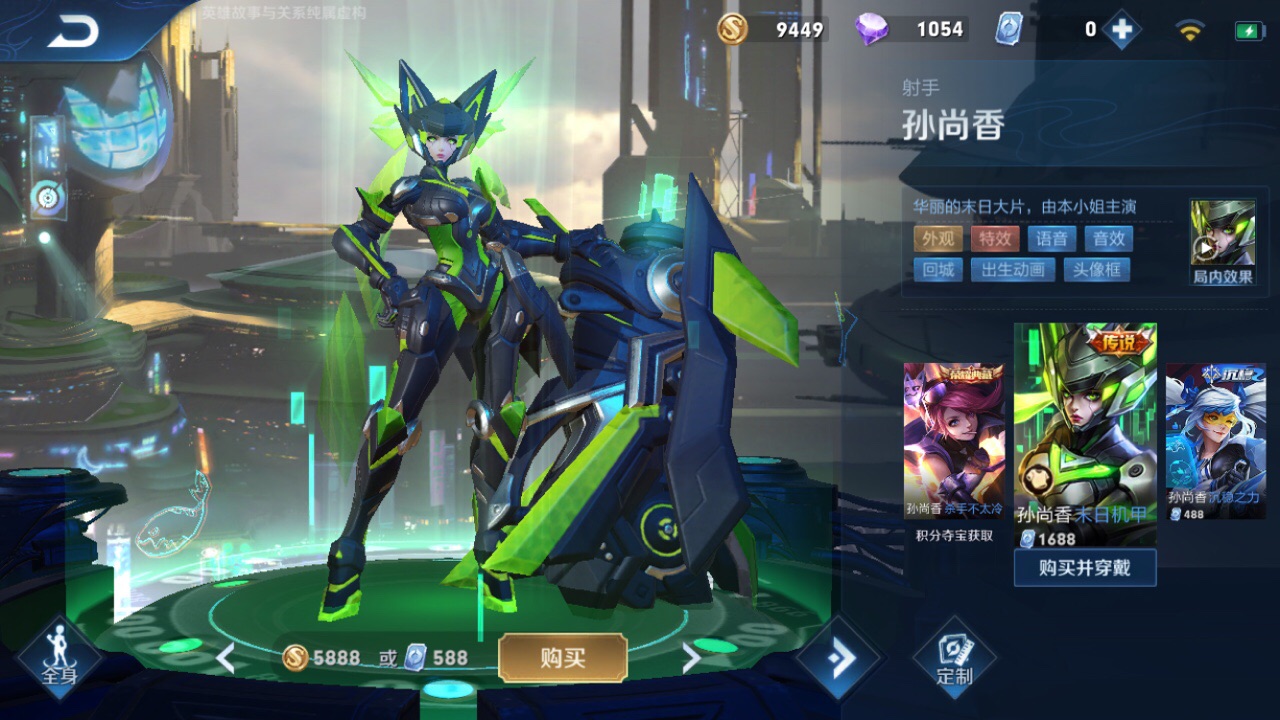Select the 特效 effects tag
Screen dimensions: 1280x720
pyautogui.click(x=994, y=238)
